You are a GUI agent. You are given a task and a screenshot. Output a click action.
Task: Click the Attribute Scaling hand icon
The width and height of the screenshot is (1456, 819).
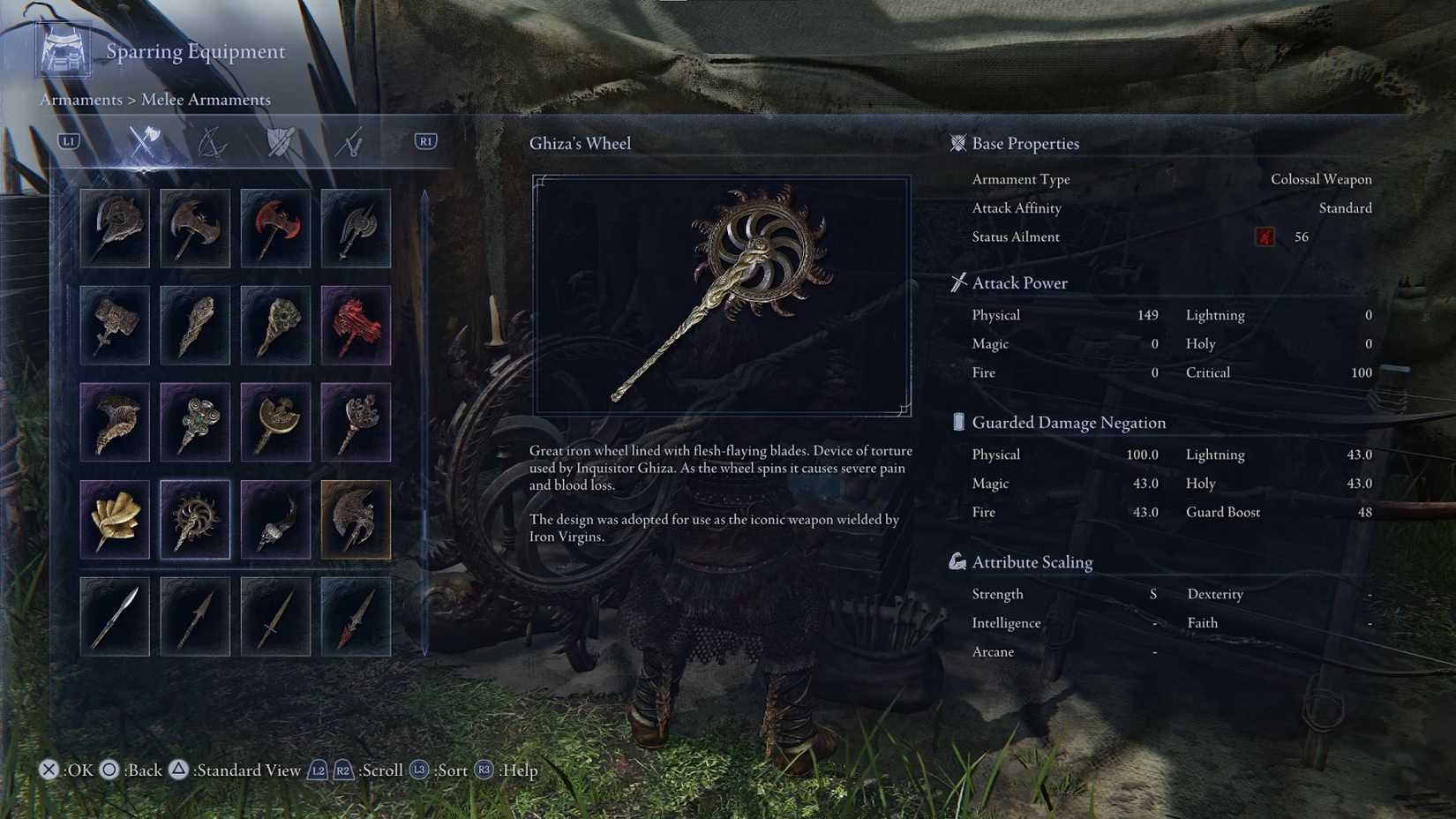pyautogui.click(x=957, y=560)
